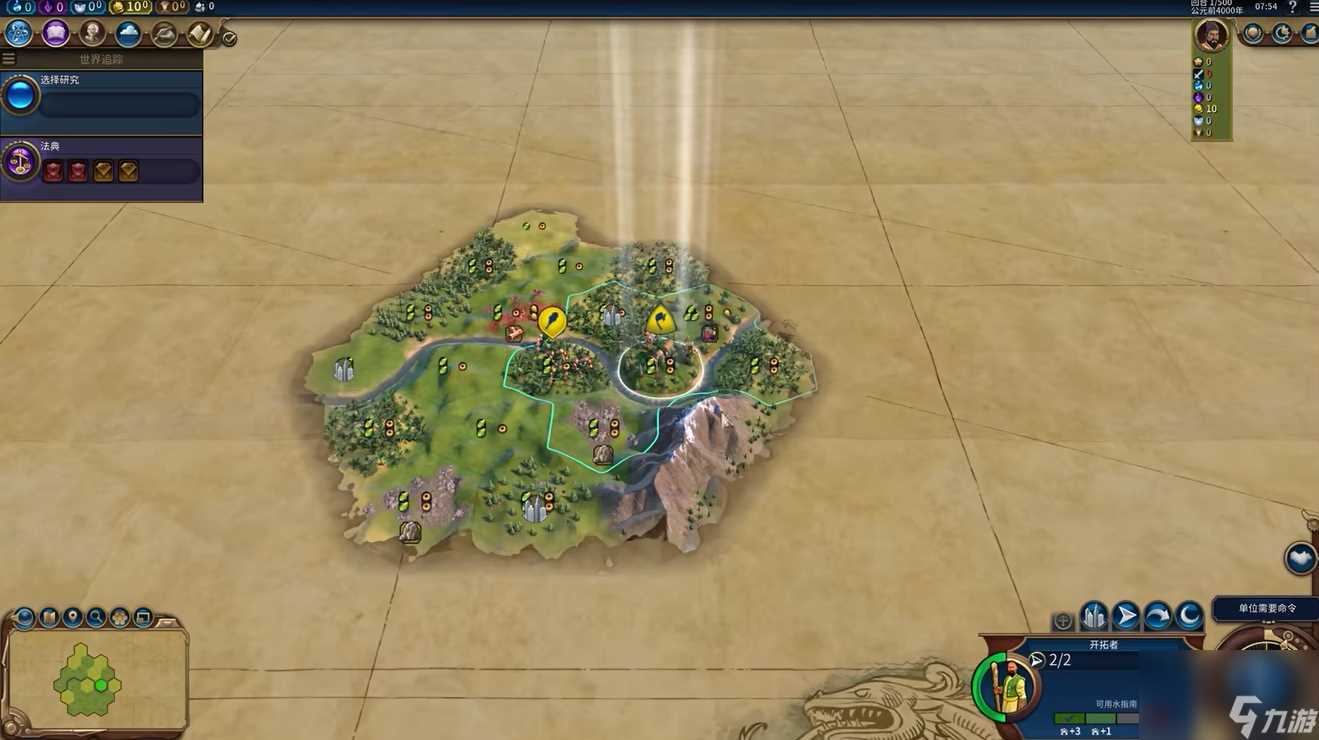Open the civics tree (purple book icon)
The height and width of the screenshot is (740, 1319).
click(x=56, y=33)
